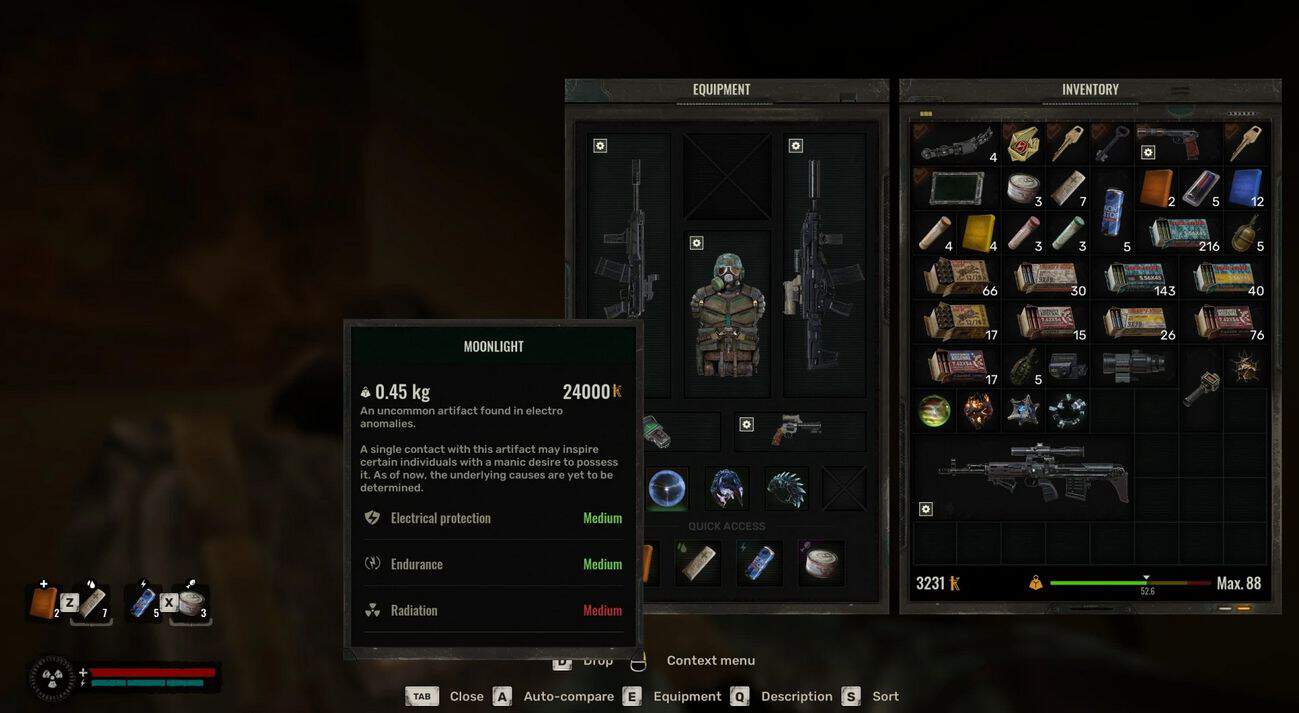Select the scoped sniper rifle in inventory

(x=1023, y=476)
